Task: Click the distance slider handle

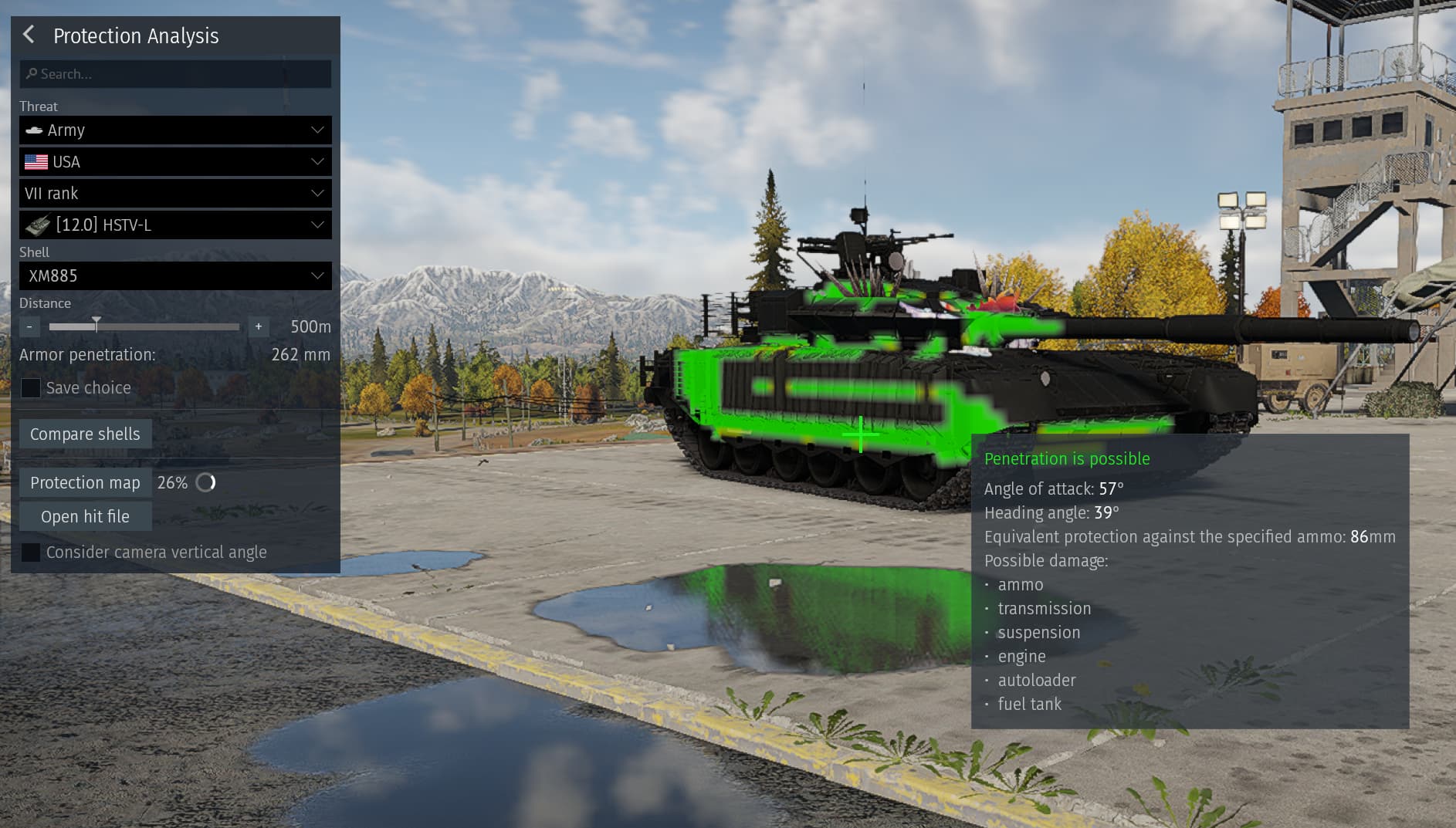Action: click(x=97, y=325)
